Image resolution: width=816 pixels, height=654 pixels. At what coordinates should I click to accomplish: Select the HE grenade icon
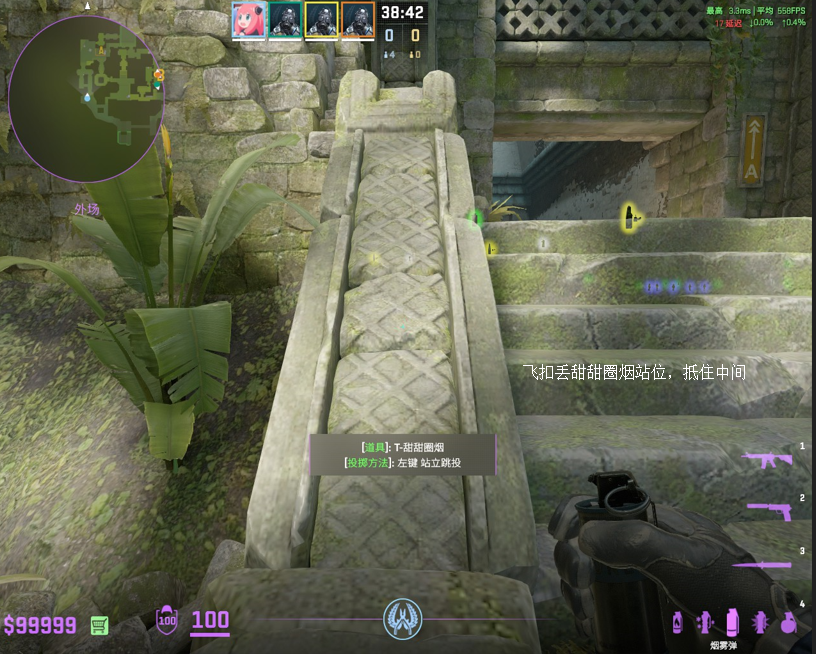pyautogui.click(x=788, y=622)
